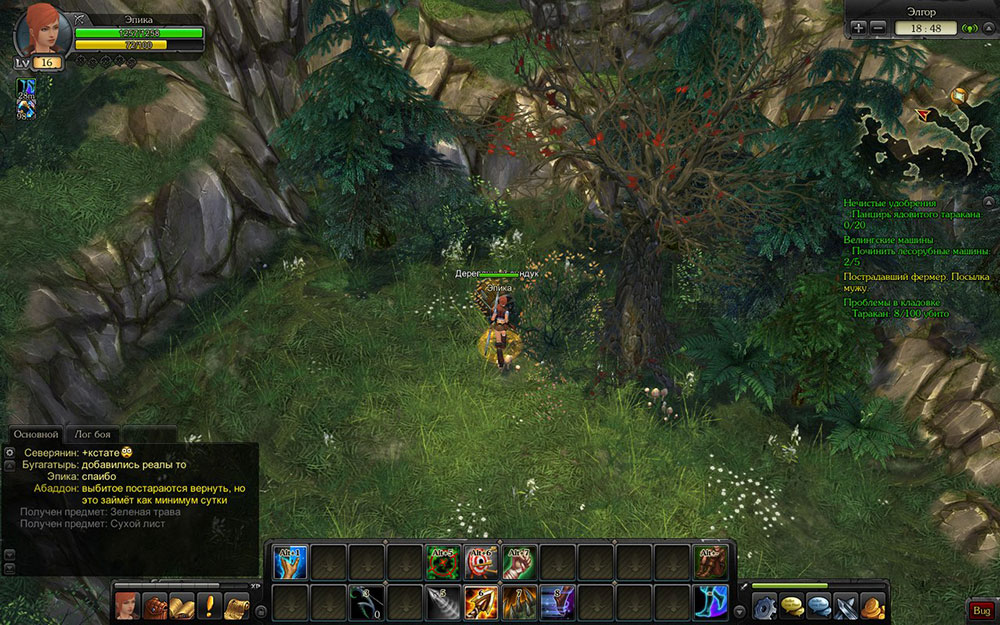1000x625 pixels.
Task: Select the Основной chat tab
Action: tap(35, 434)
